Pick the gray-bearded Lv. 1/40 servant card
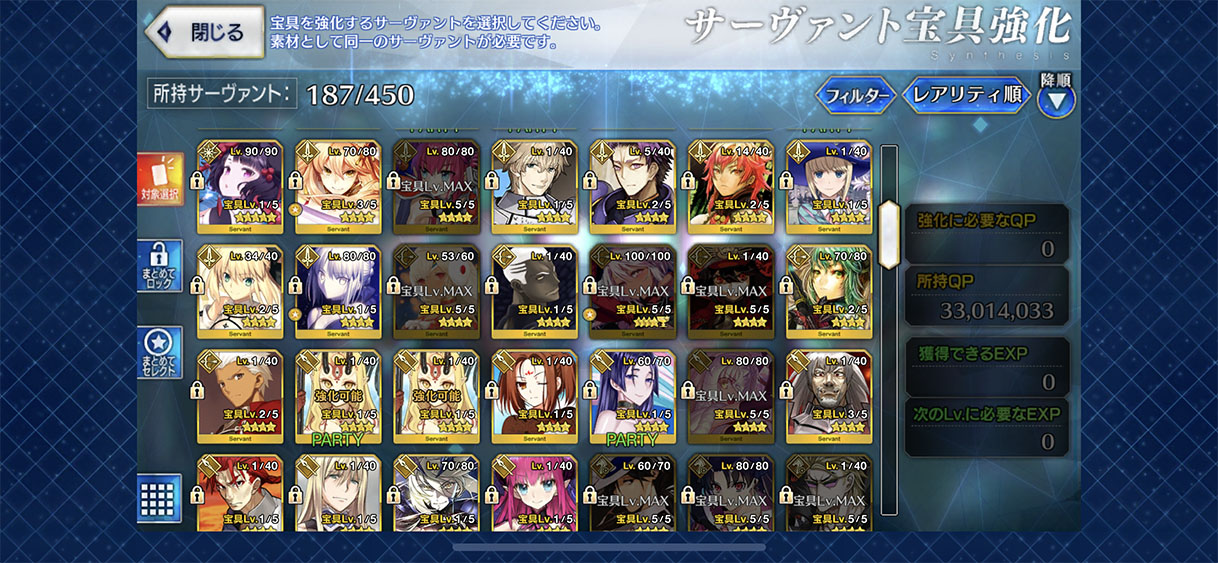The image size is (1218, 563). 829,397
